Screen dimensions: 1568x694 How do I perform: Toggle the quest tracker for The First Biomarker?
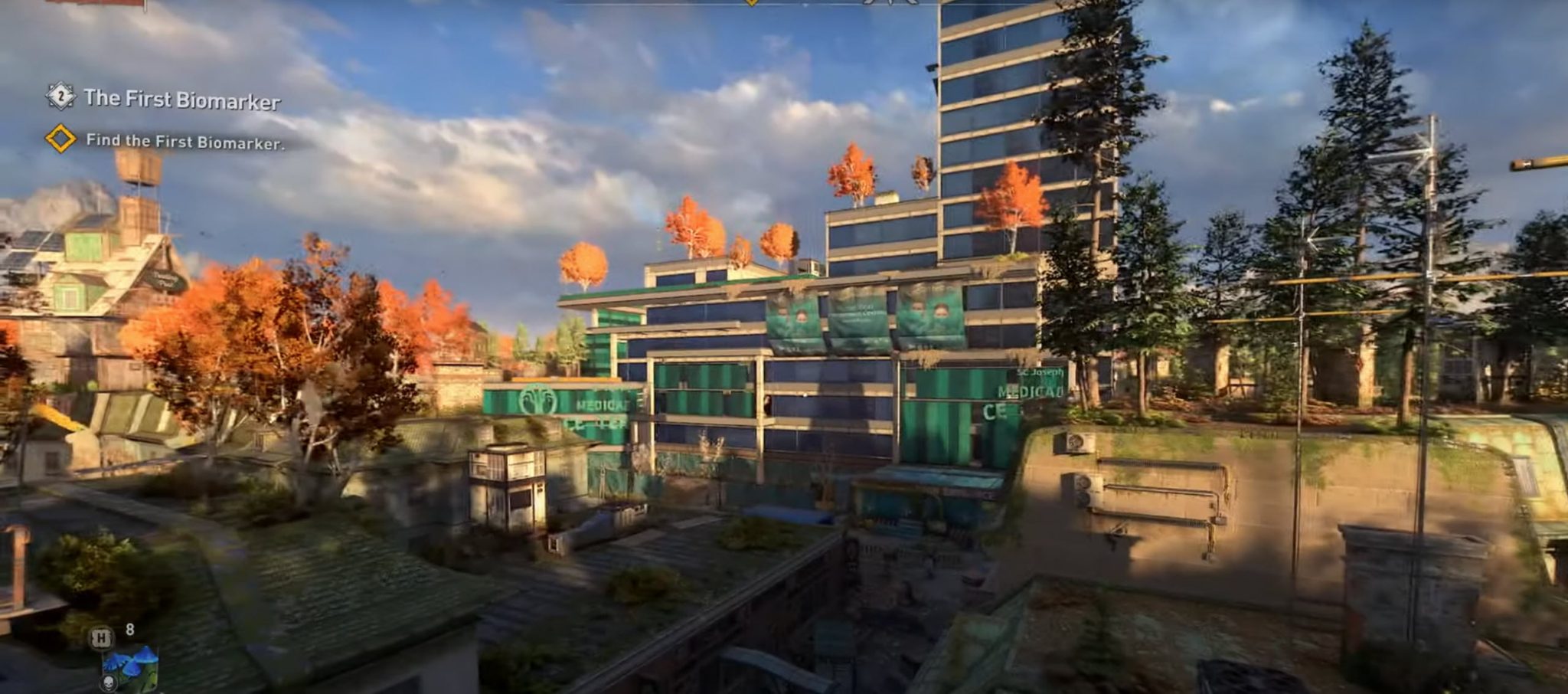184,98
